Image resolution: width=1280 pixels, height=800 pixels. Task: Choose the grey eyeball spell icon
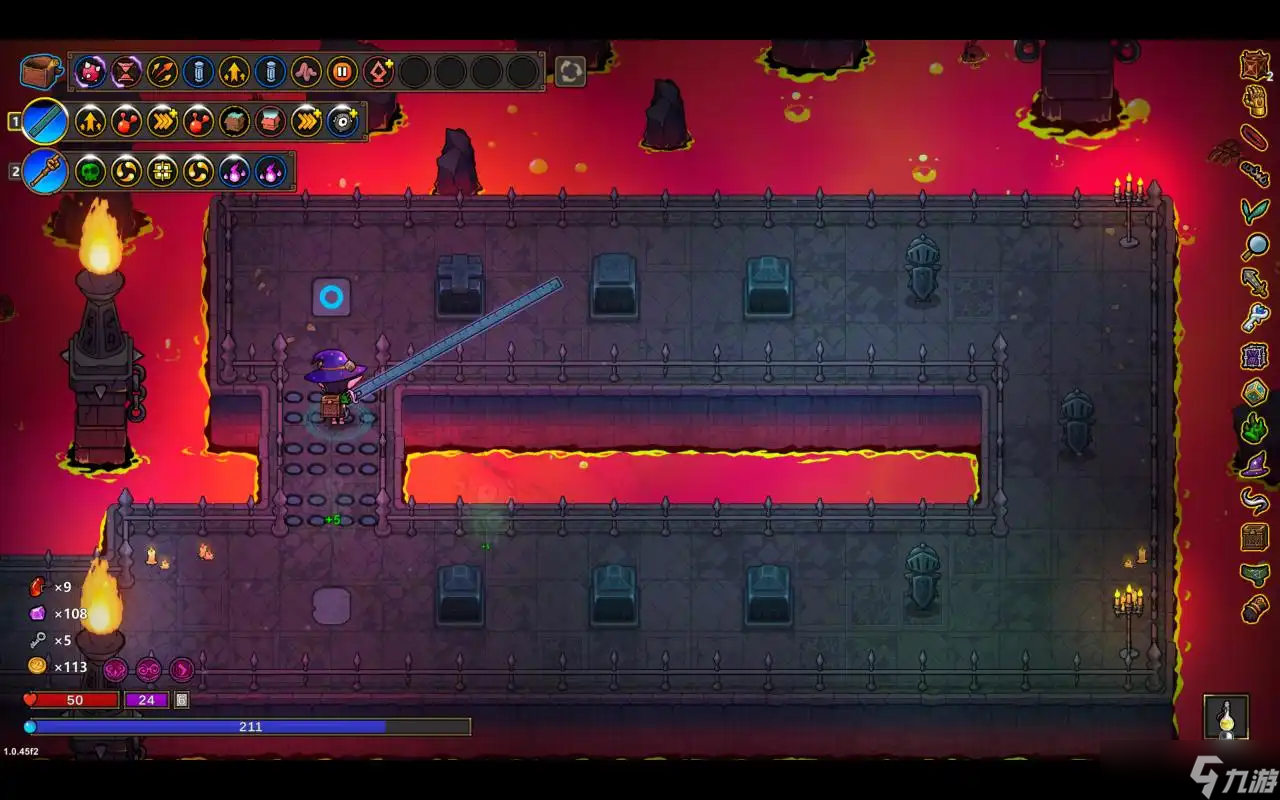(x=342, y=122)
